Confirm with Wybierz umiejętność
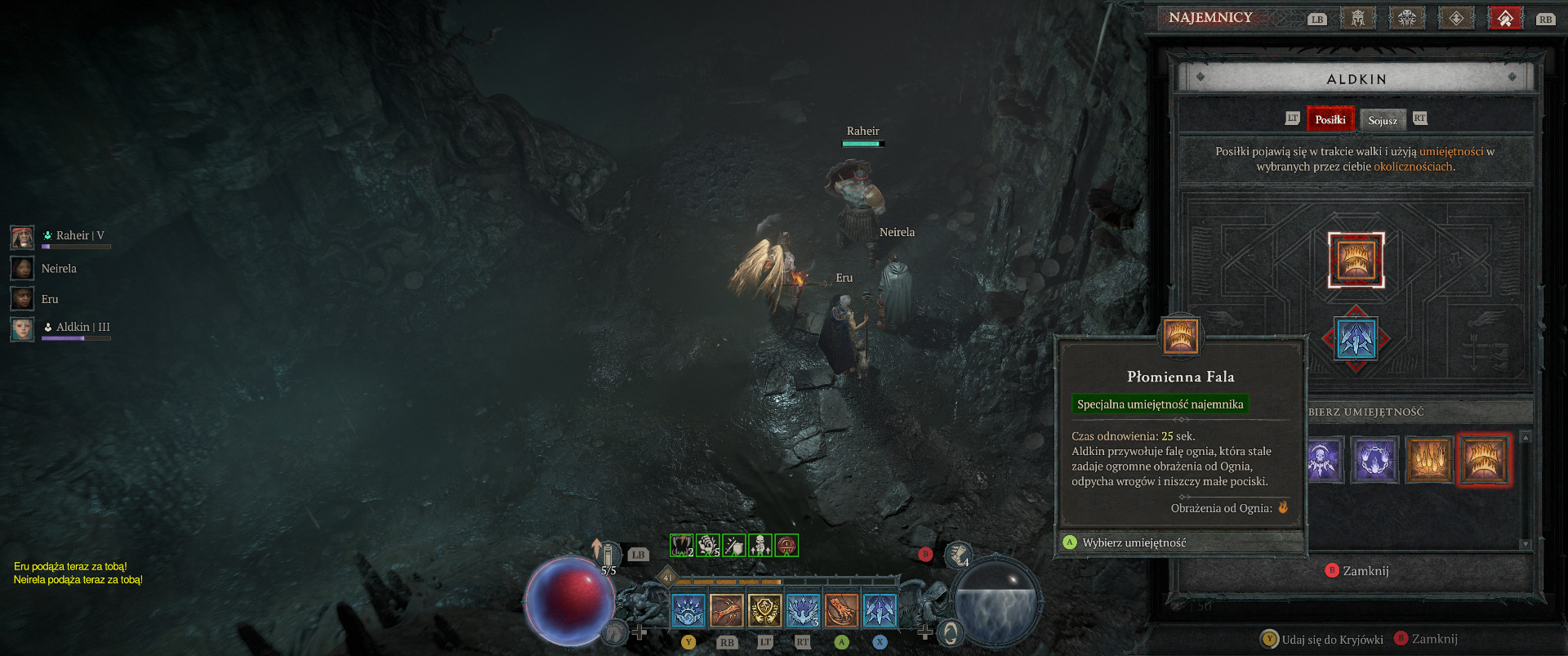Viewport: 1568px width, 656px height. [1134, 542]
